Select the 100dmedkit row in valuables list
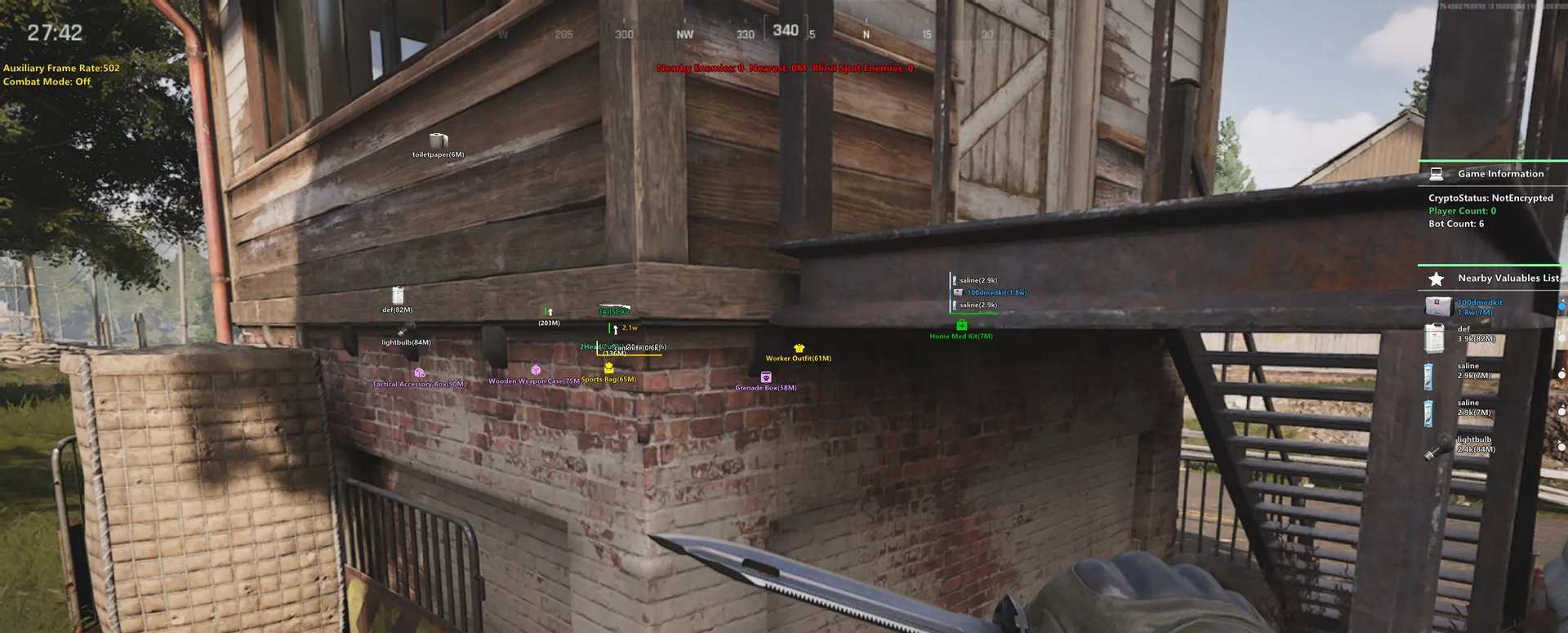Image resolution: width=1568 pixels, height=633 pixels. tap(1478, 306)
